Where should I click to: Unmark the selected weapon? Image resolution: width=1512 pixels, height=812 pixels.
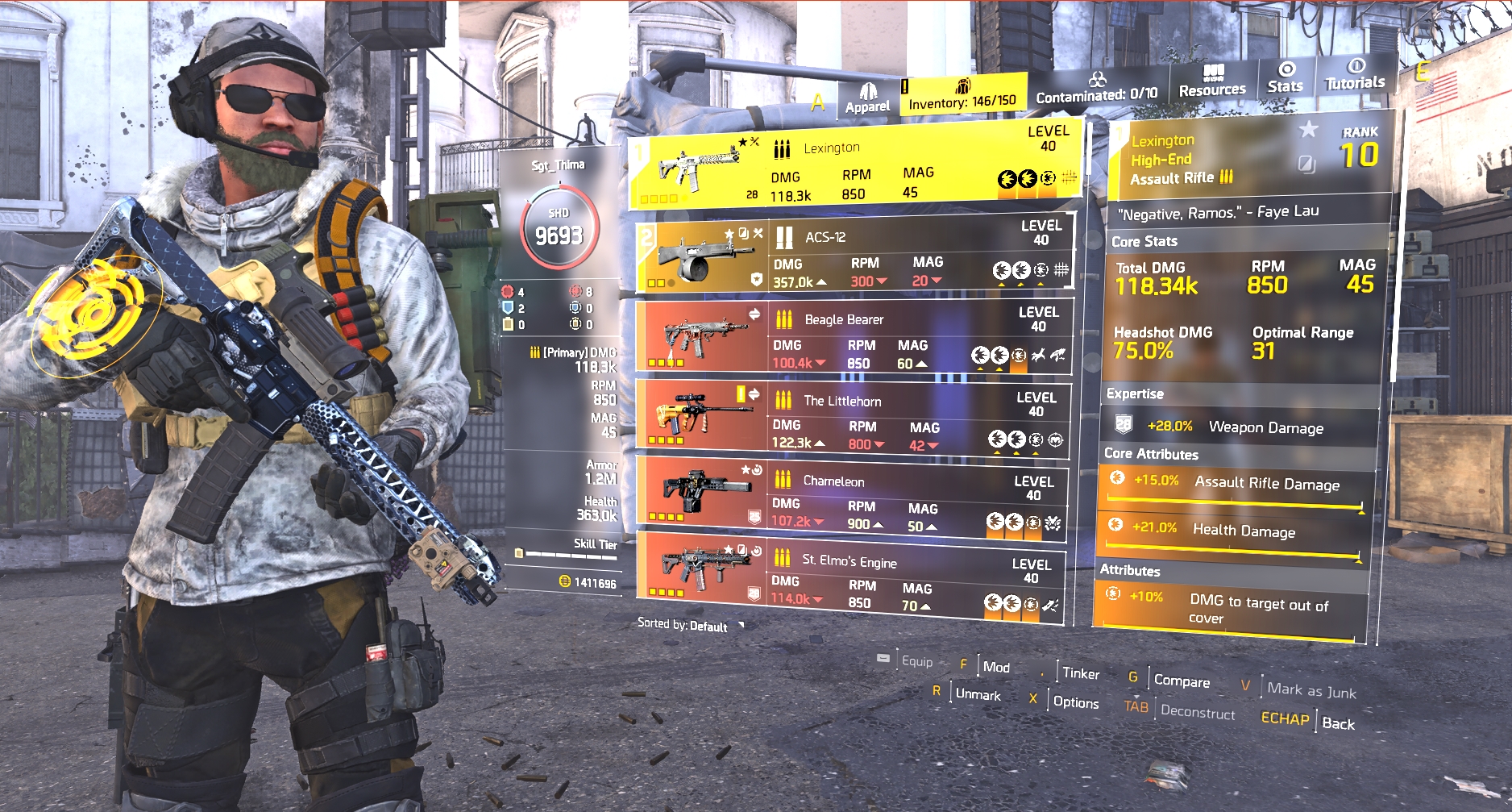pos(977,694)
